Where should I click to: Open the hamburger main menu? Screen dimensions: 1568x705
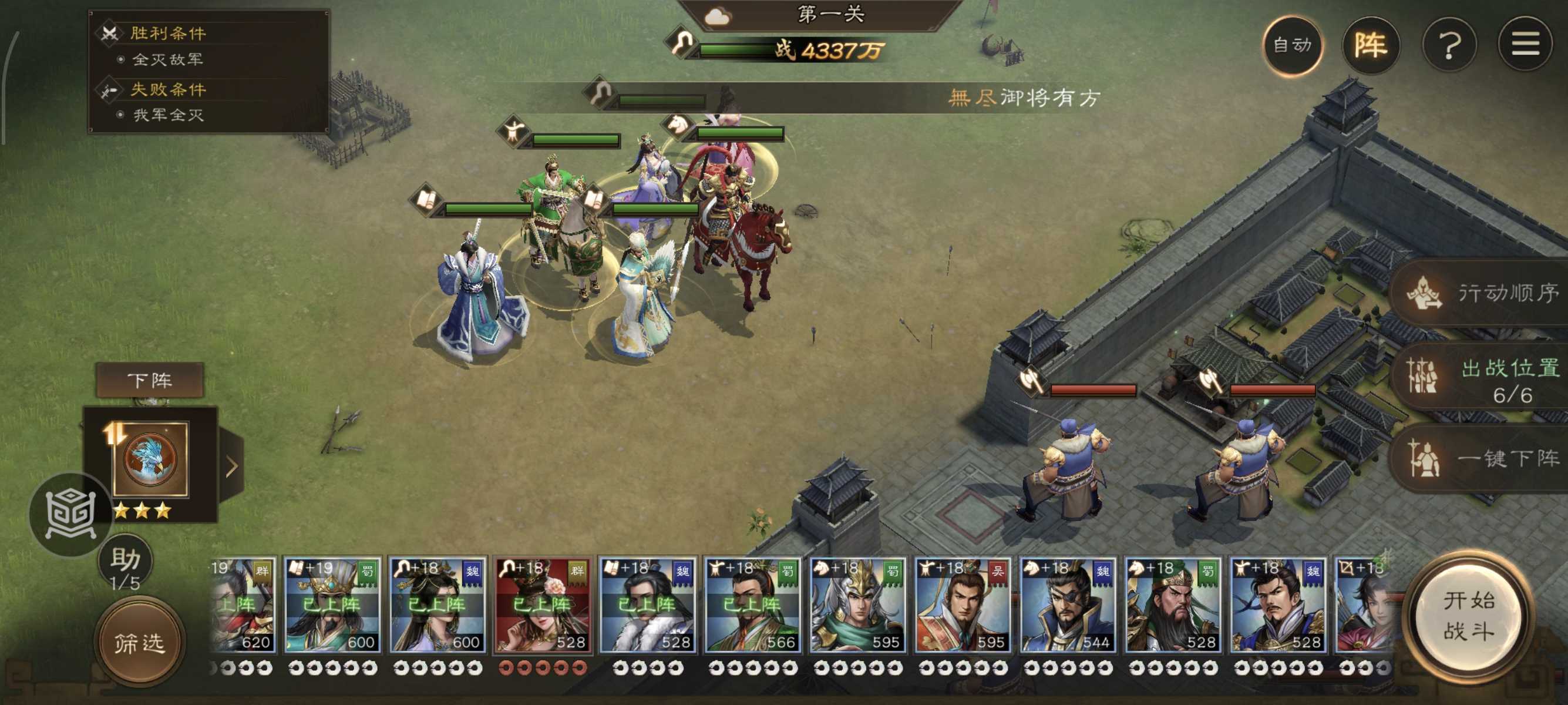1525,45
